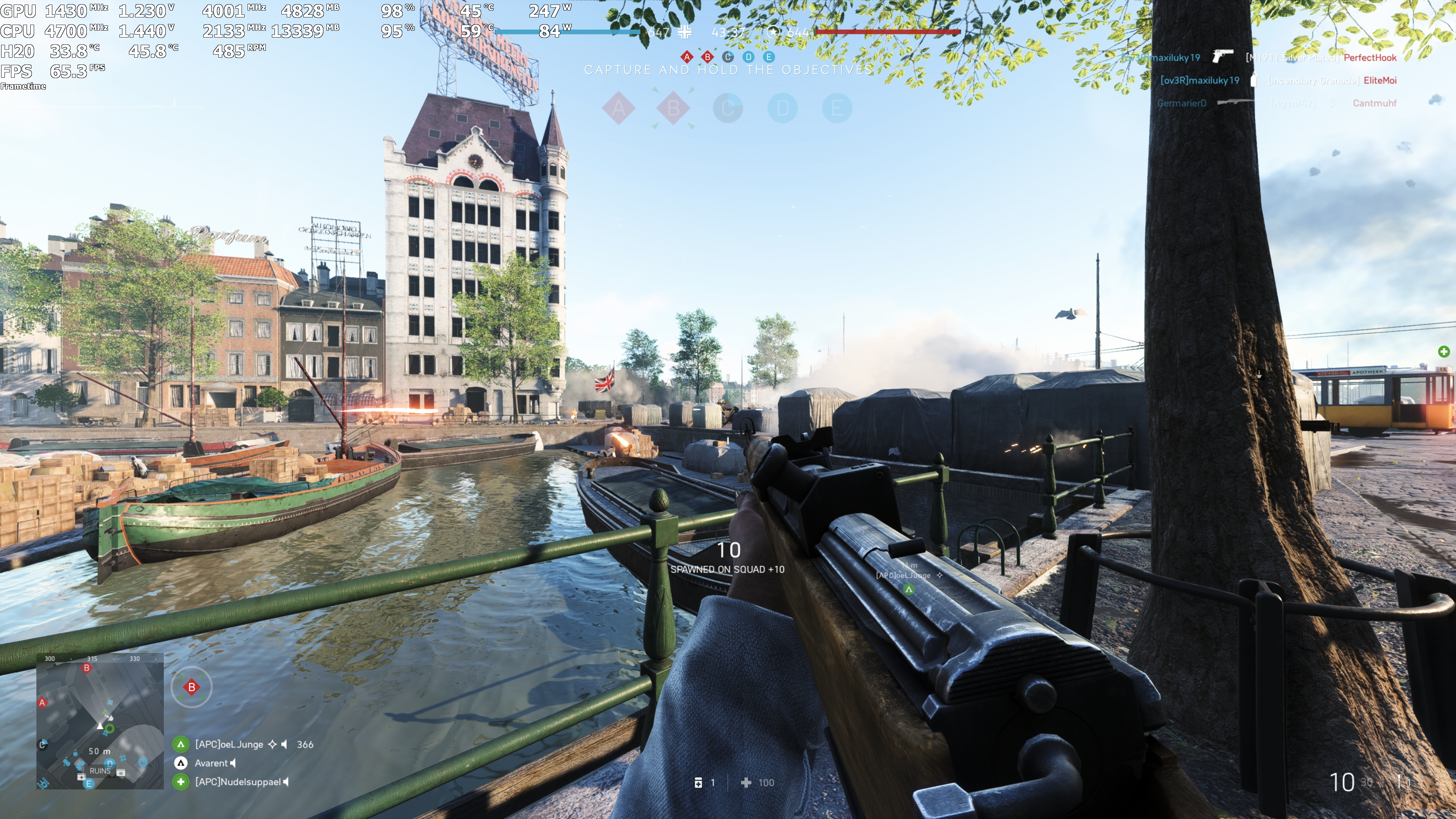1456x819 pixels.
Task: Mute Avarent's speaker icon in the squad list
Action: (x=232, y=763)
